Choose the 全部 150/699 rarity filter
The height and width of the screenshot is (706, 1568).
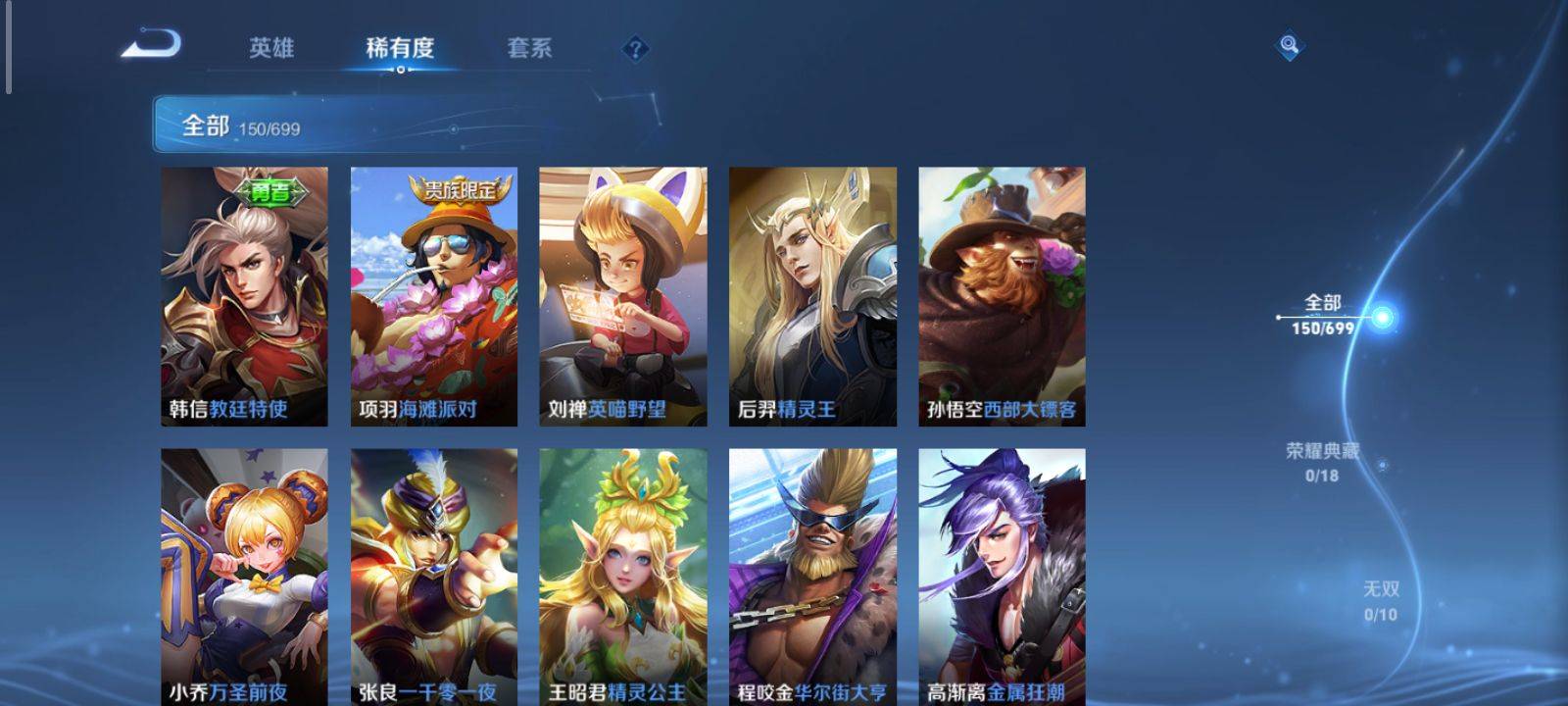point(1323,315)
